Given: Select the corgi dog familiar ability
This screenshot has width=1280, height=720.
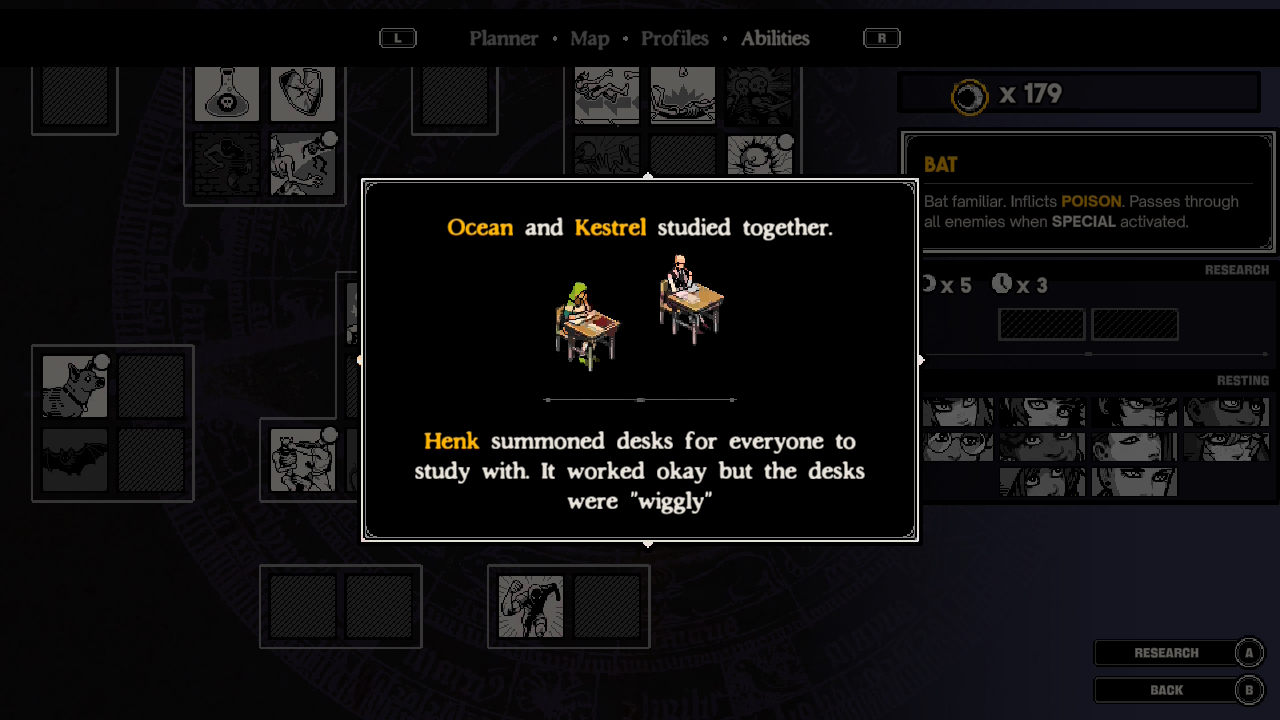Looking at the screenshot, I should pos(75,386).
